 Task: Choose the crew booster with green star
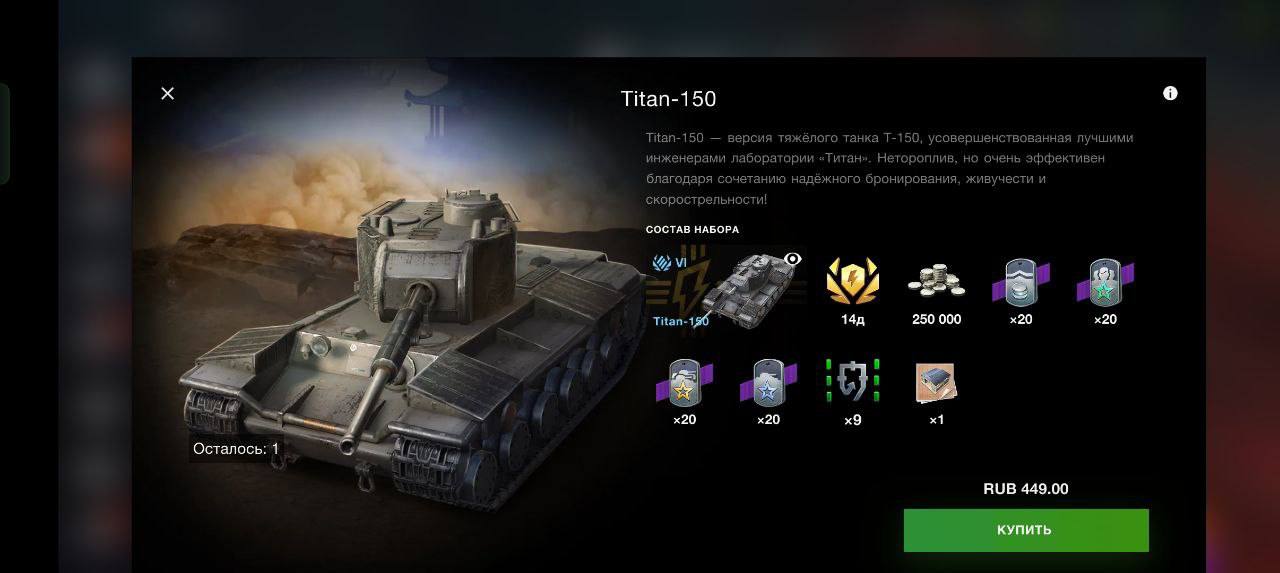(x=1104, y=282)
